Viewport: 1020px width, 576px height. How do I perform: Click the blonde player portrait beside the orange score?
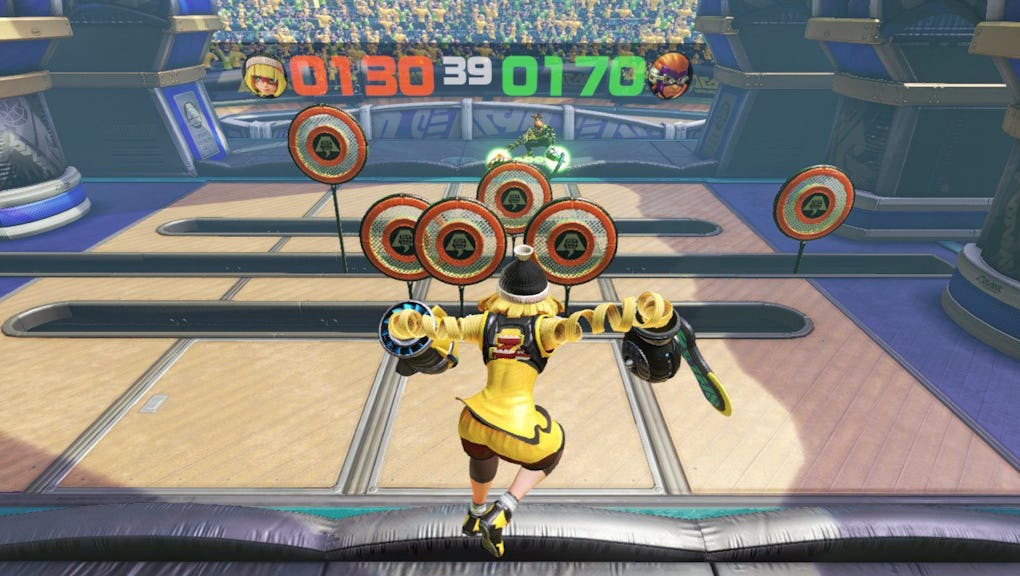pos(265,76)
